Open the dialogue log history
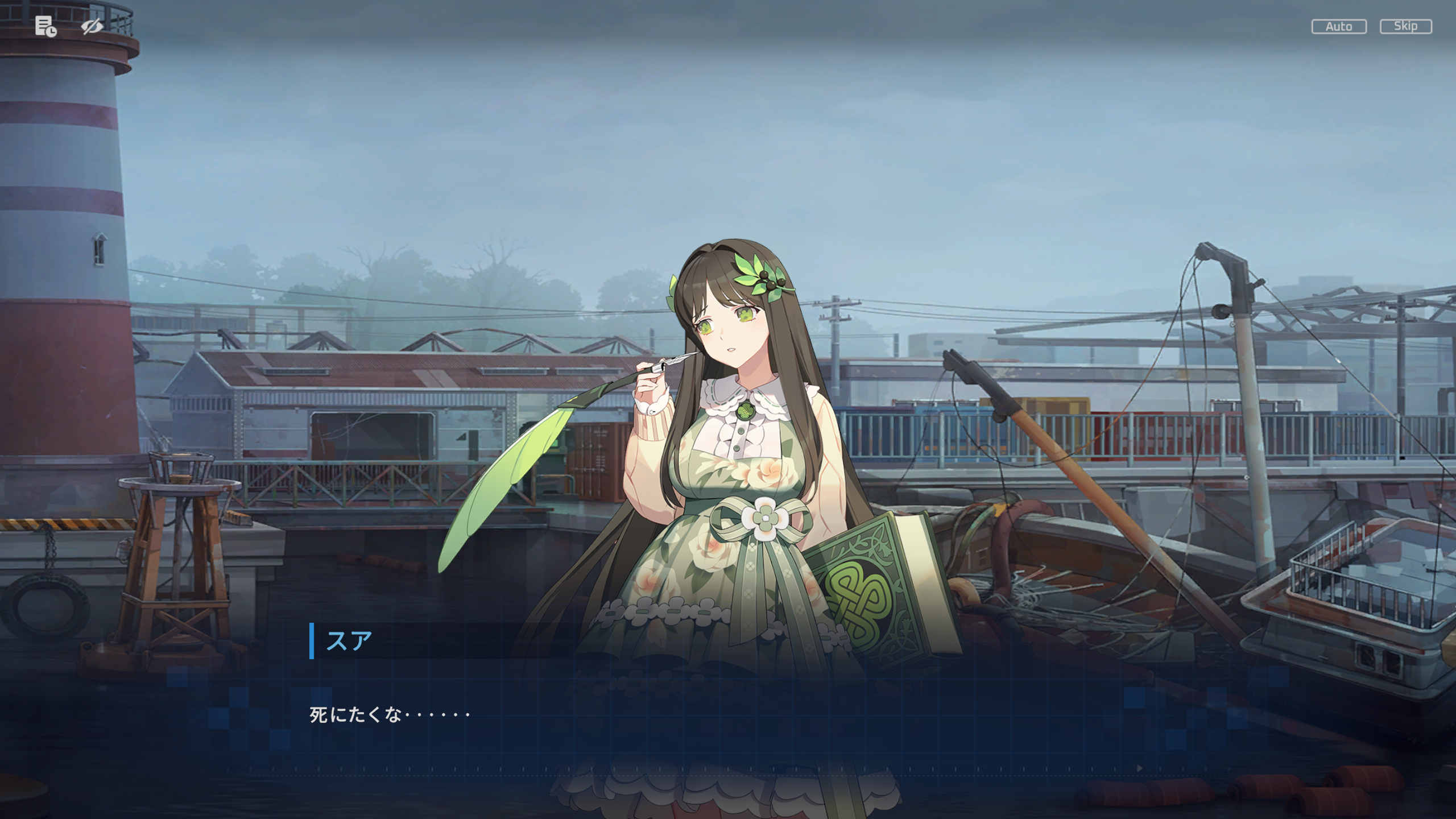Screen dimensions: 1456x819 45,26
